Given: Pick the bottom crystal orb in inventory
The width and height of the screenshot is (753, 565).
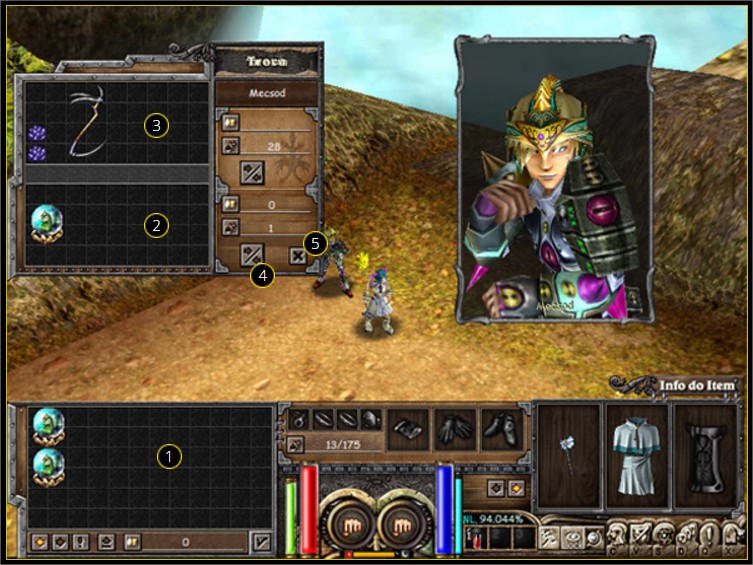Looking at the screenshot, I should 46,465.
